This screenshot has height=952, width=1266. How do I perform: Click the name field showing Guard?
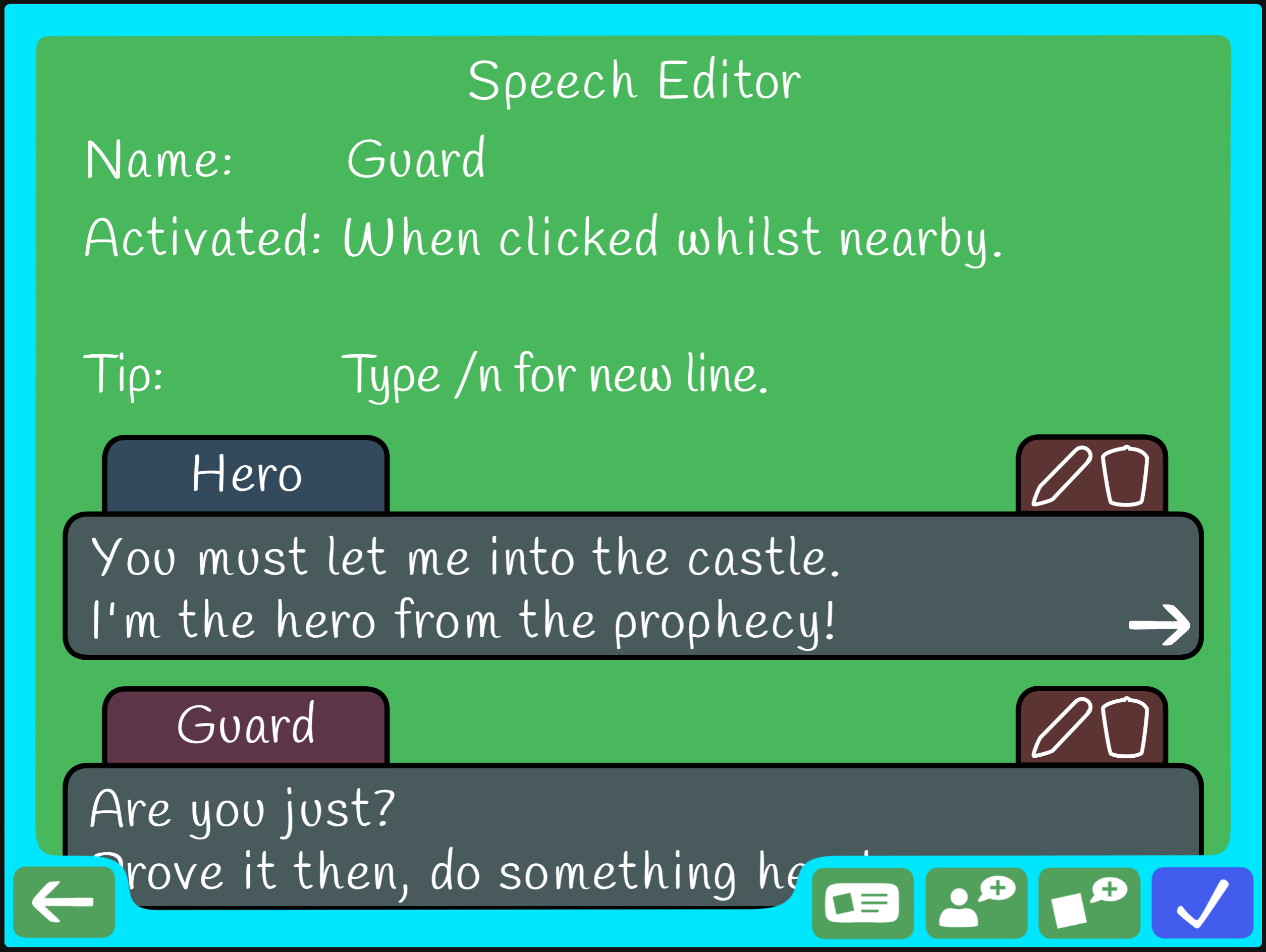[x=416, y=159]
